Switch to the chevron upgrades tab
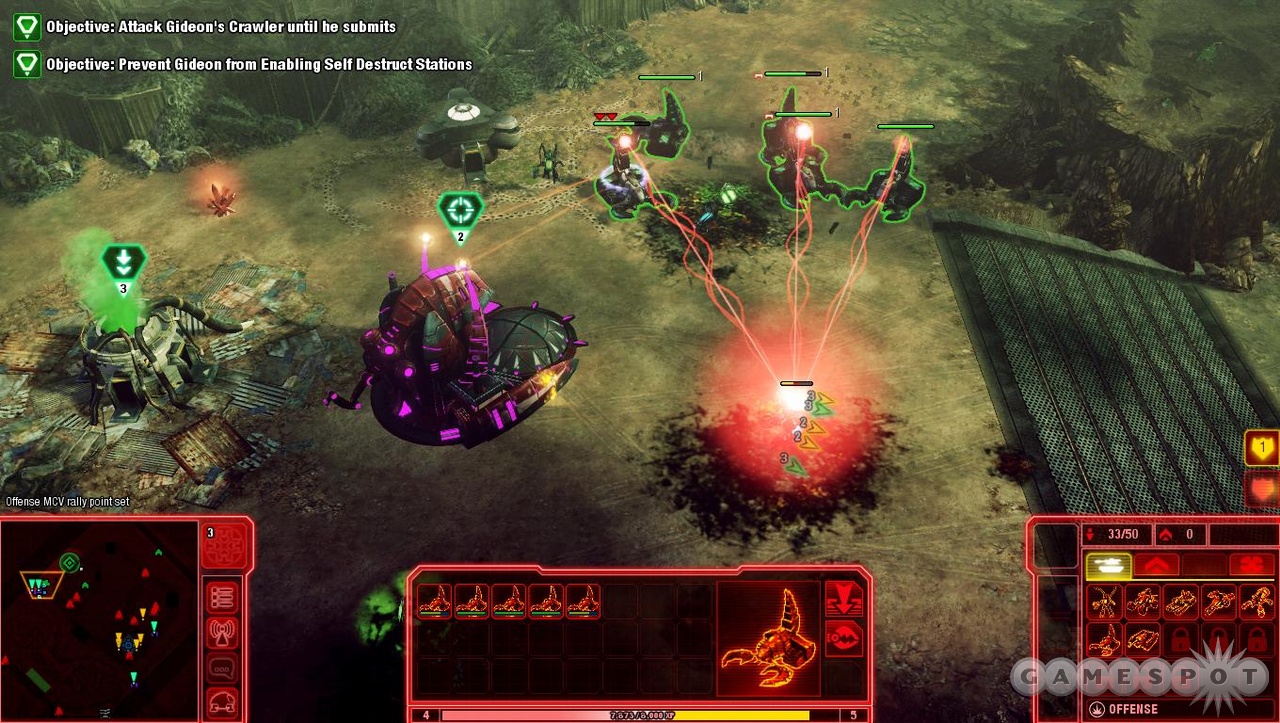This screenshot has height=723, width=1280. (x=1156, y=566)
